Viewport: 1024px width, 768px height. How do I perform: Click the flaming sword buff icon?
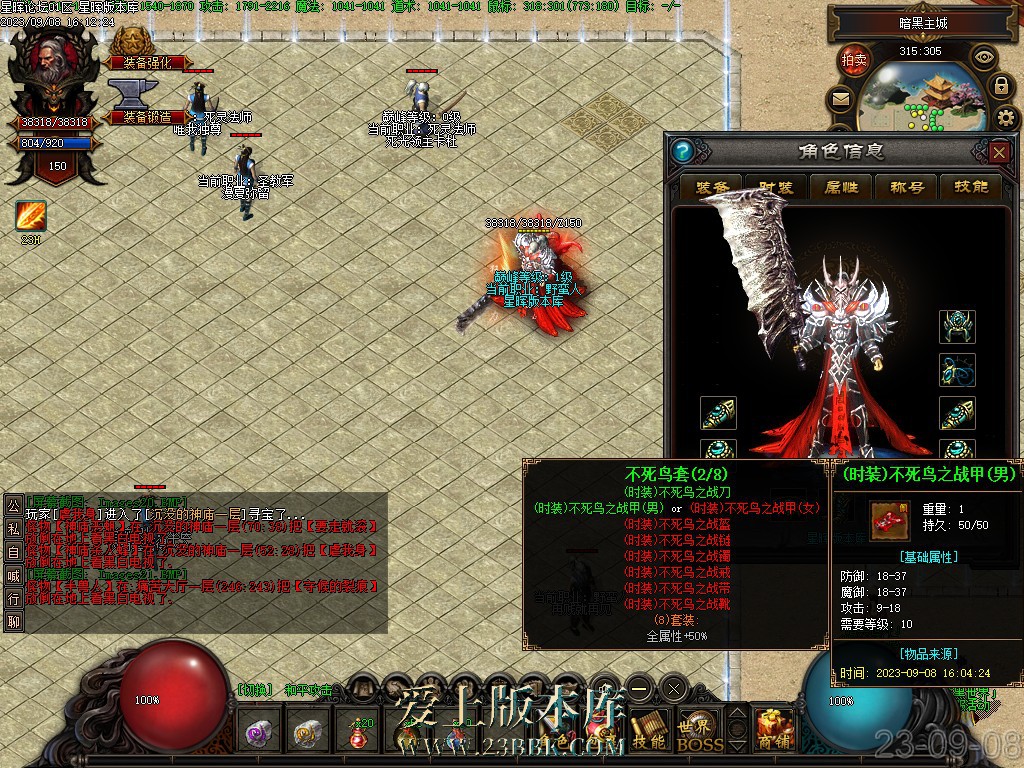[30, 216]
